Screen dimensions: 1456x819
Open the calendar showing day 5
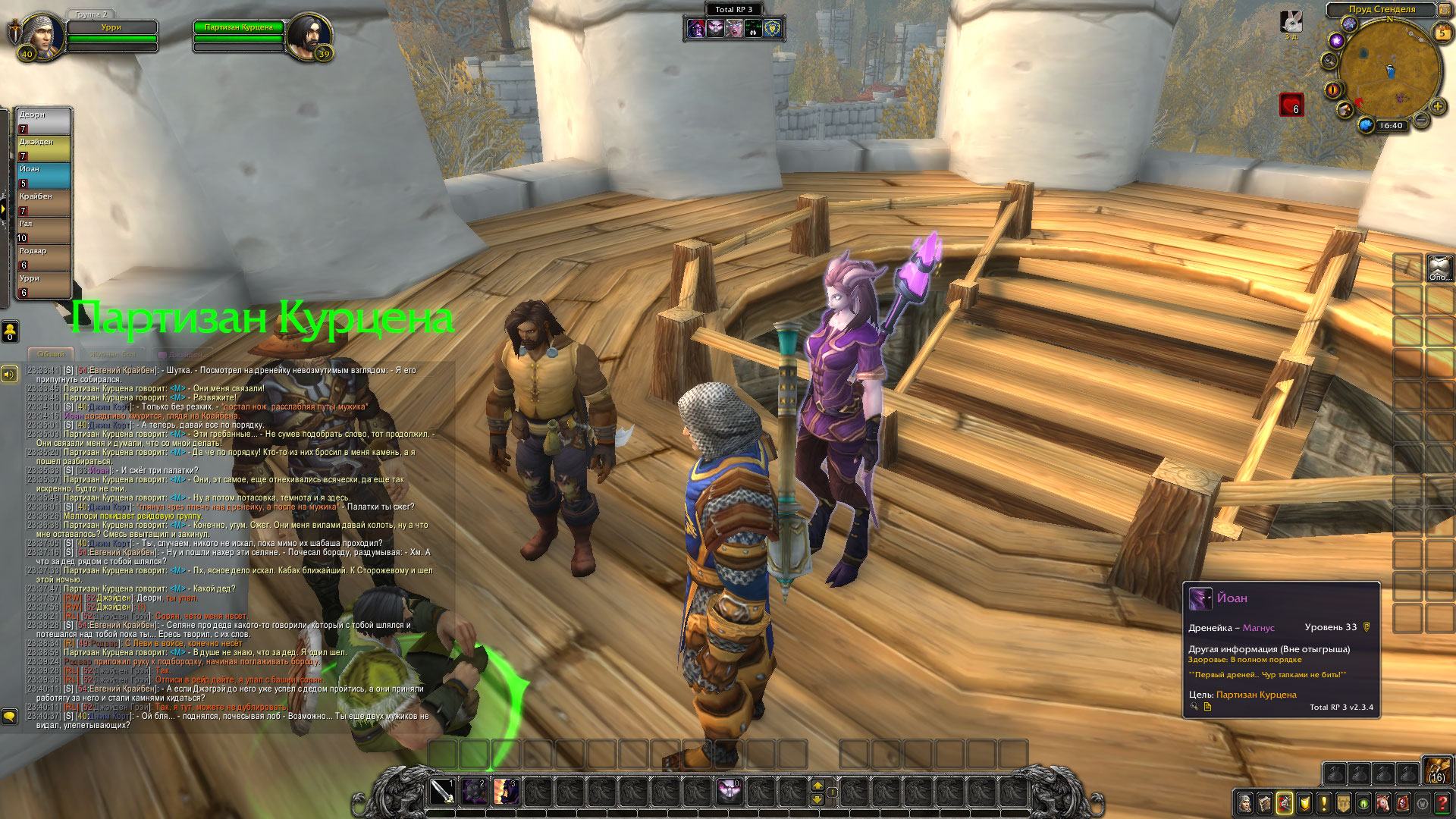pyautogui.click(x=1442, y=33)
